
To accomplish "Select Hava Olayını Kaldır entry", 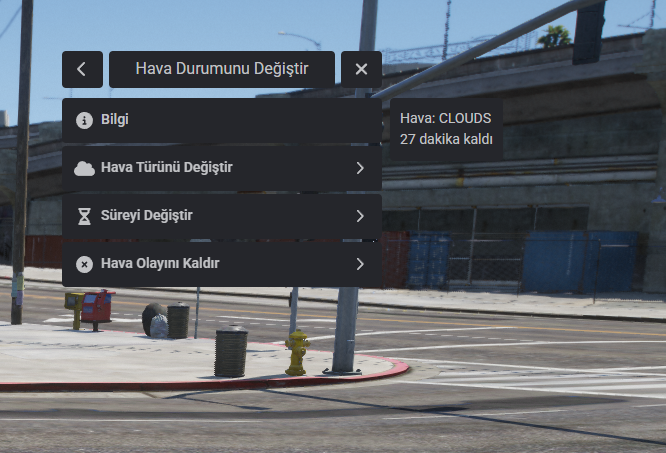I will (221, 264).
